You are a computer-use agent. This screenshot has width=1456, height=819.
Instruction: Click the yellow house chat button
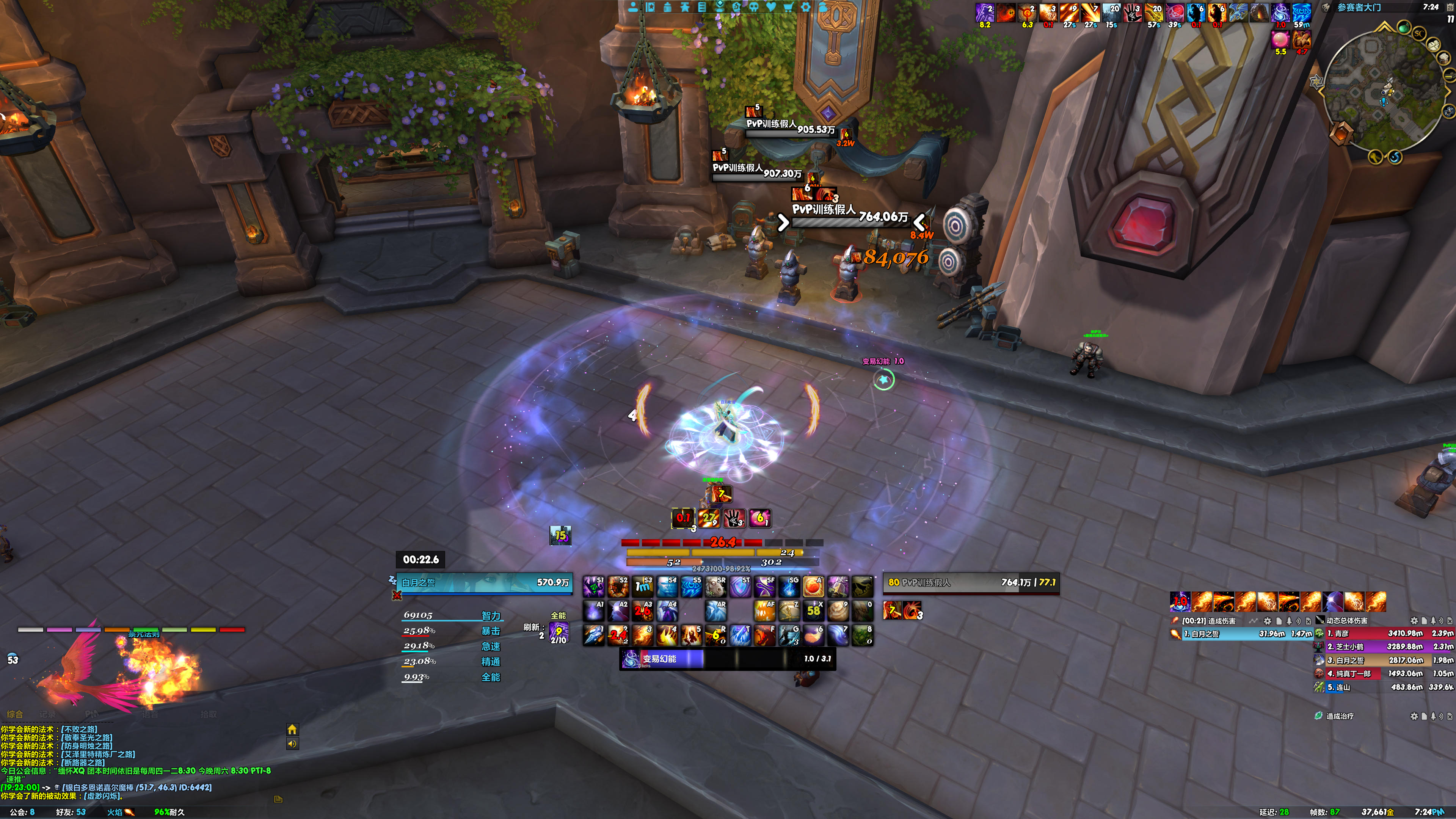(292, 730)
